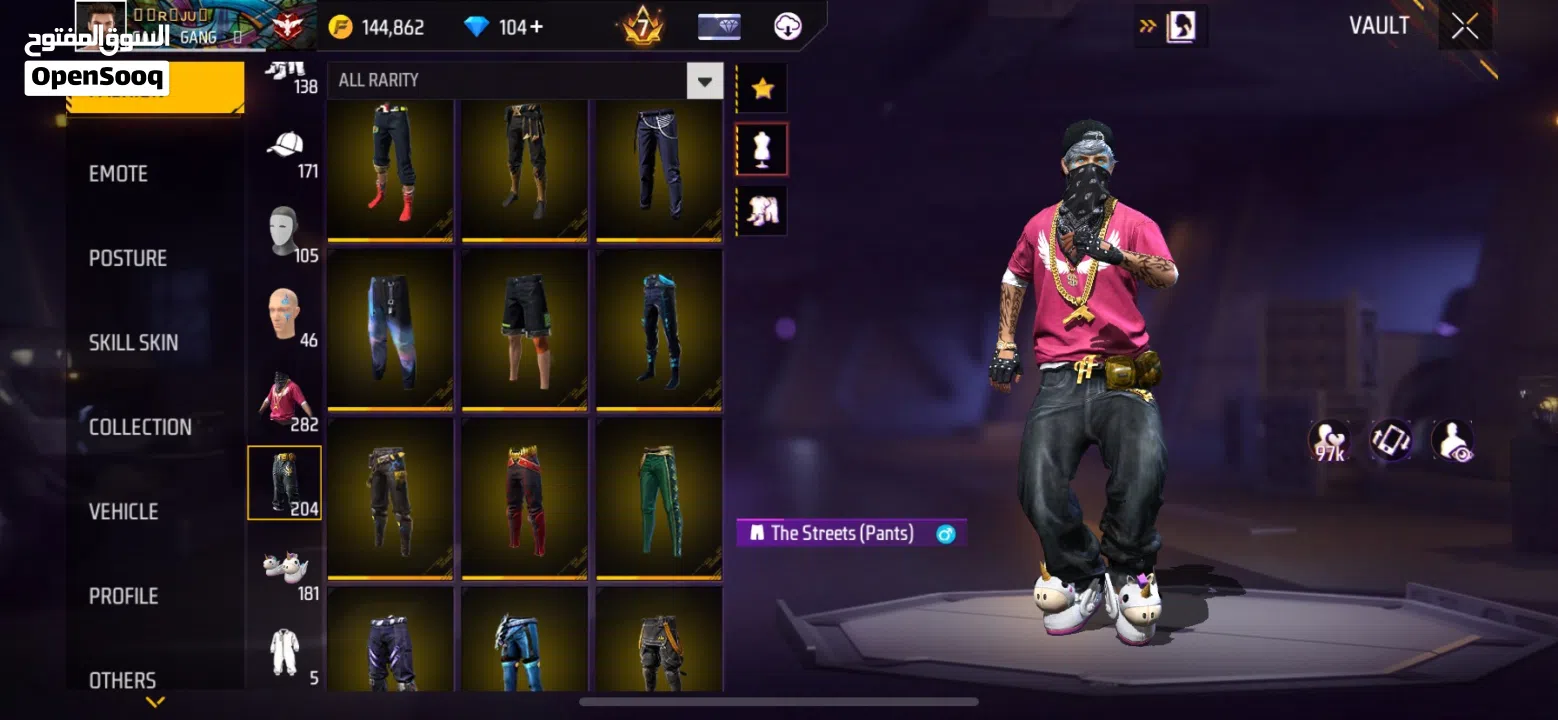Click The Streets (Pants) label
Screen dimensions: 1558x720
click(851, 532)
